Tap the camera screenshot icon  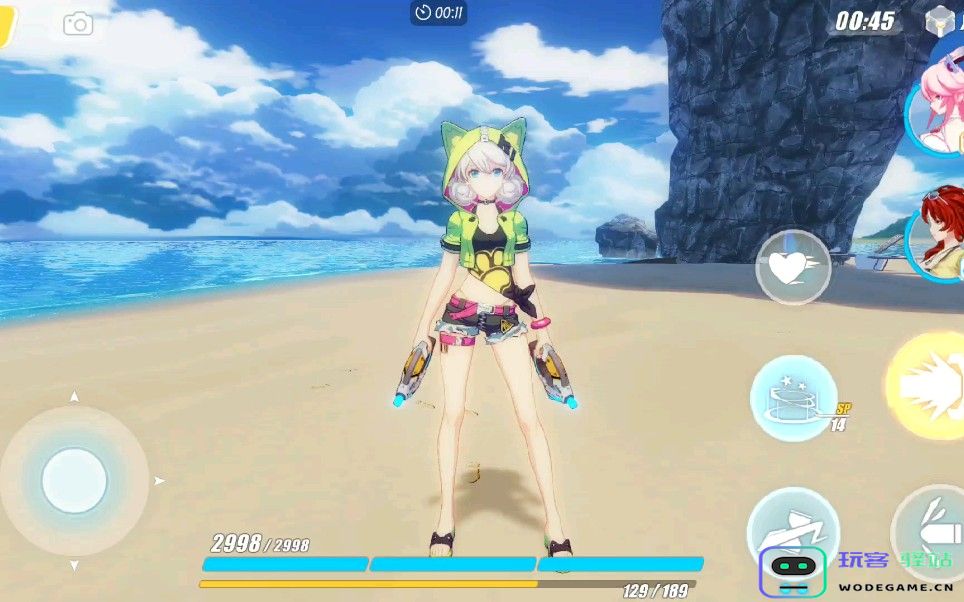(78, 24)
